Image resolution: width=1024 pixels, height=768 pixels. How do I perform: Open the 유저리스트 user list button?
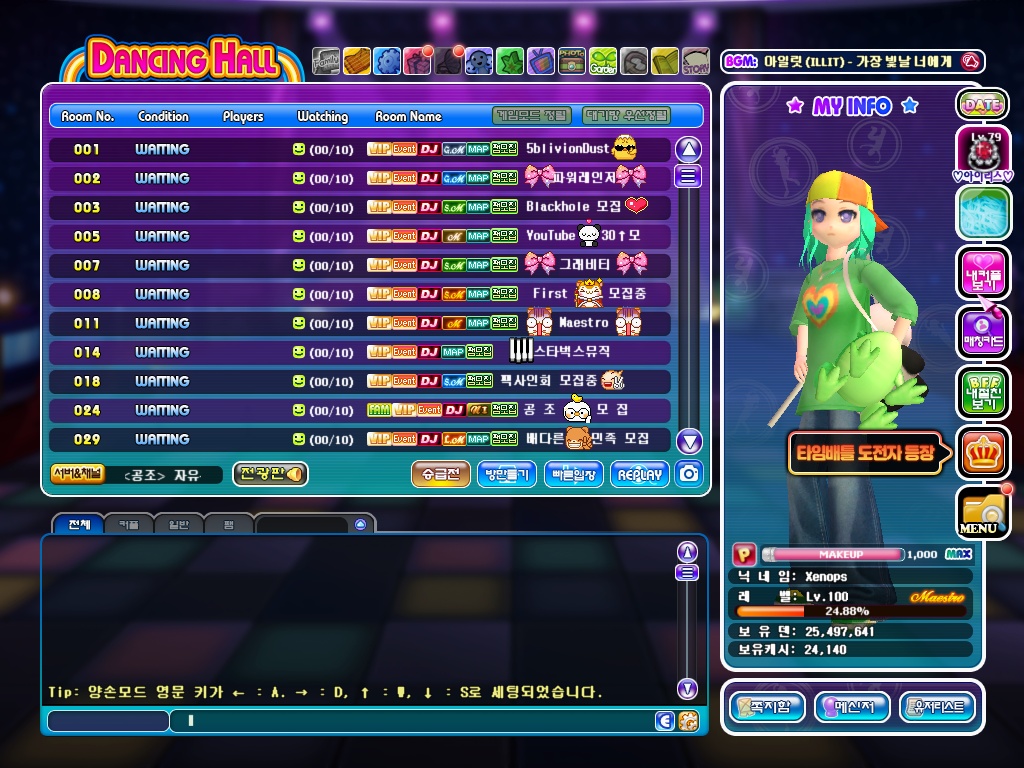click(937, 708)
